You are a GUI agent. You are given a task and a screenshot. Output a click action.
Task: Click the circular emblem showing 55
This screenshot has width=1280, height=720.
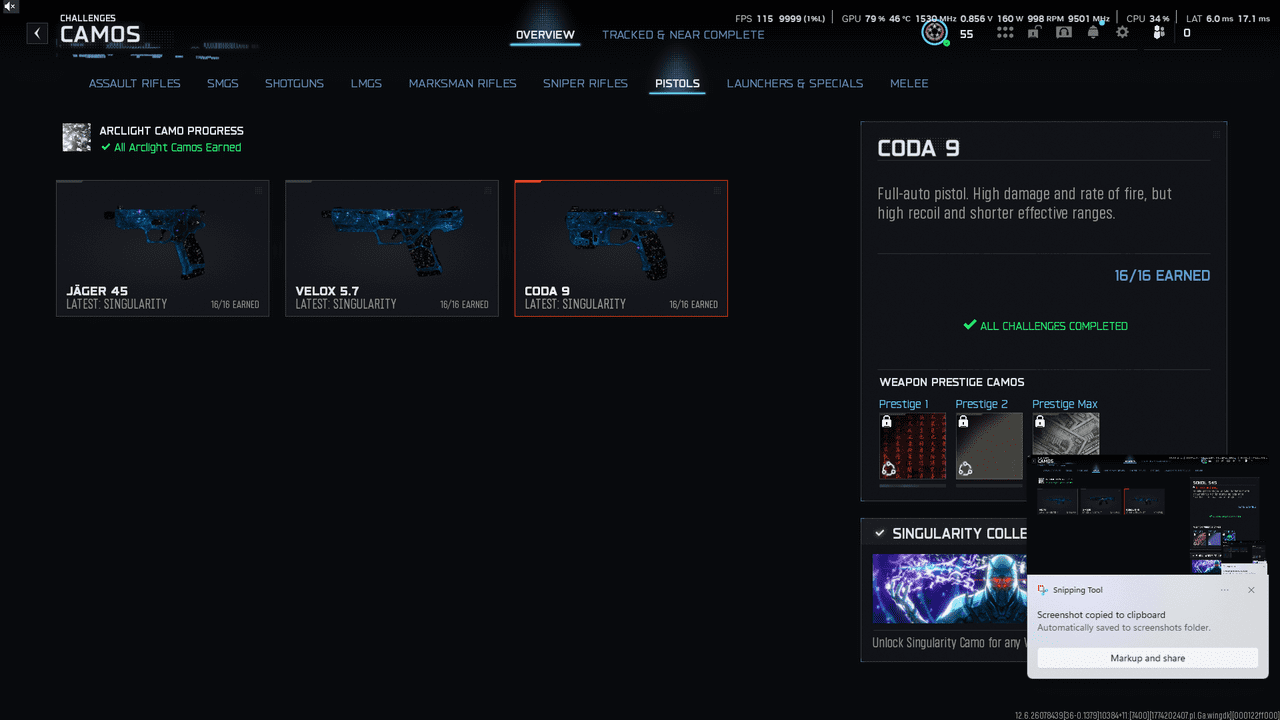[x=934, y=31]
